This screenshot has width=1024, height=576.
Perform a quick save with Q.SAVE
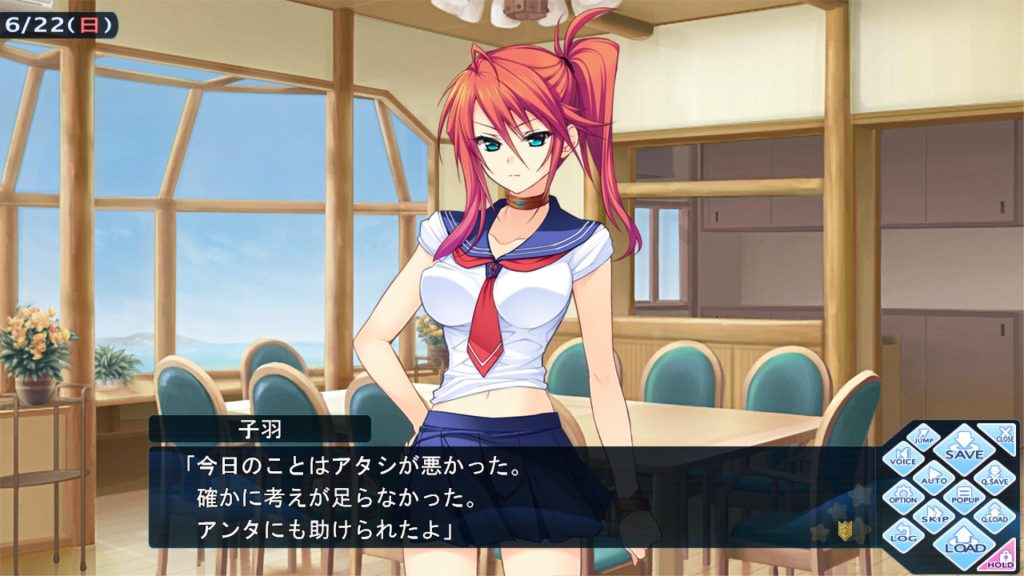click(x=994, y=476)
